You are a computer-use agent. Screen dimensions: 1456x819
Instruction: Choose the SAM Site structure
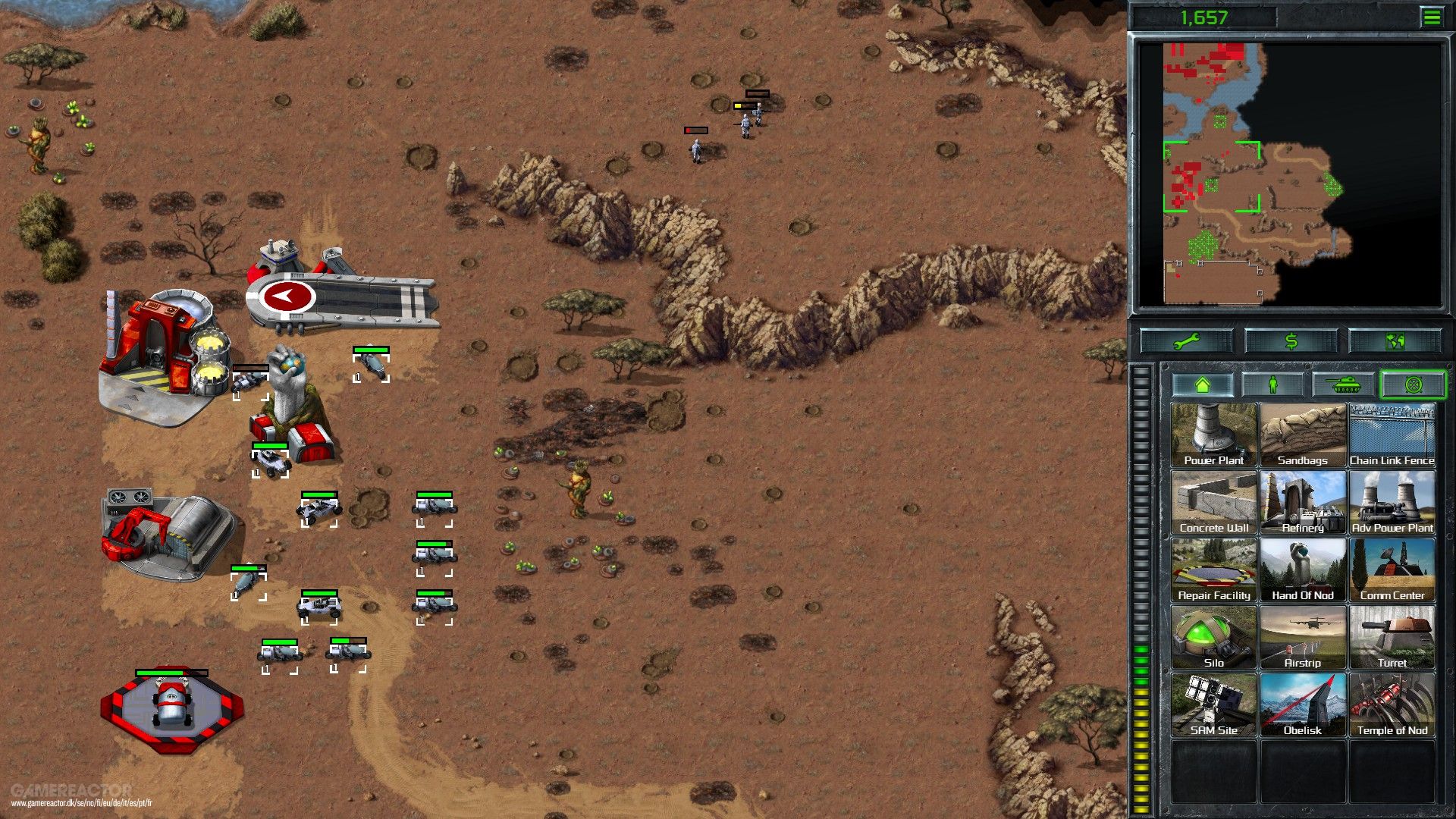[x=1213, y=704]
